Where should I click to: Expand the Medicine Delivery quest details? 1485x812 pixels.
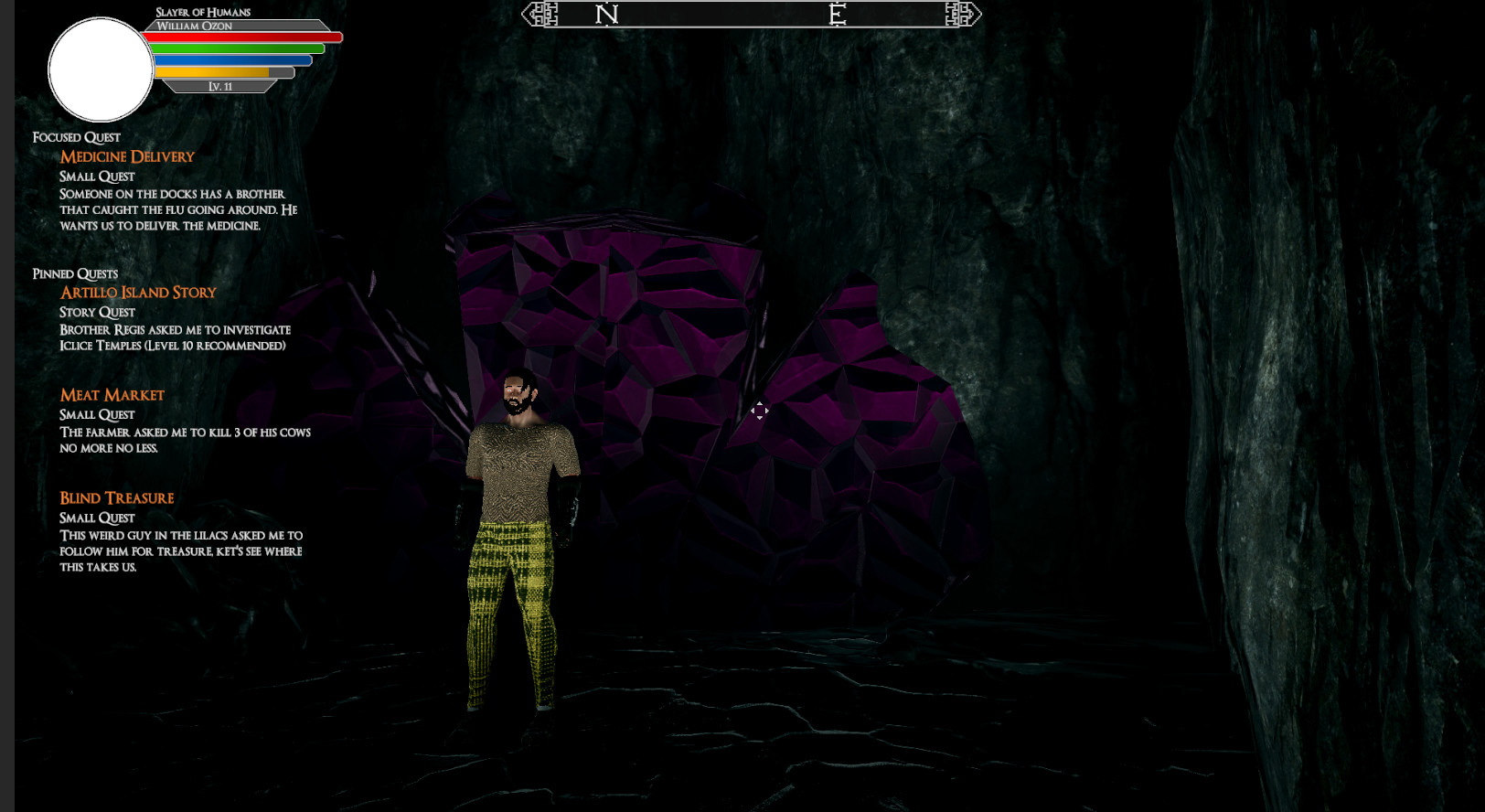tap(127, 155)
